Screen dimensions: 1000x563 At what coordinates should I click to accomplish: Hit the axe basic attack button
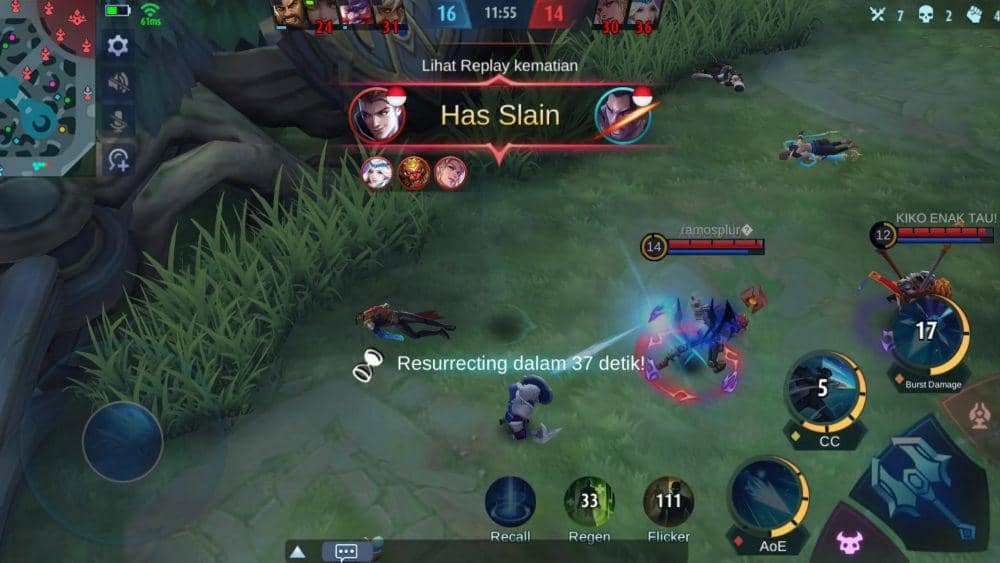(919, 478)
